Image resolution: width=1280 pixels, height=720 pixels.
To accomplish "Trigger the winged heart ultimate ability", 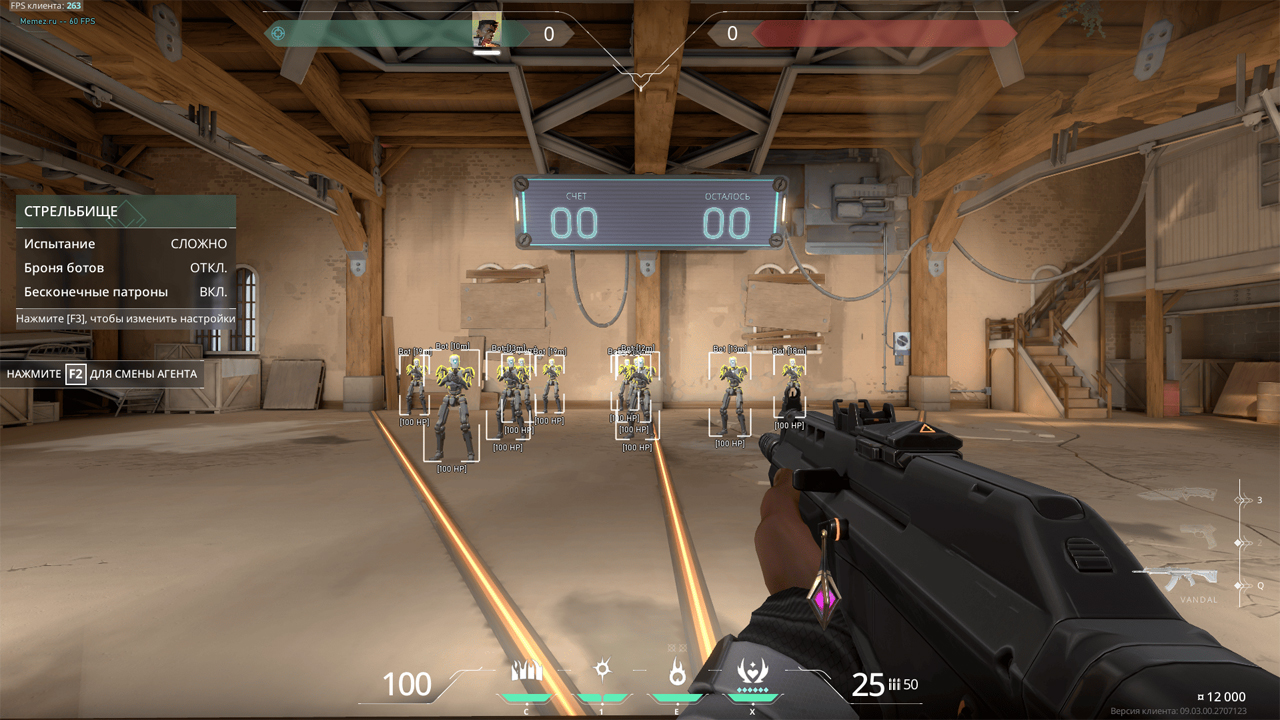I will 751,671.
